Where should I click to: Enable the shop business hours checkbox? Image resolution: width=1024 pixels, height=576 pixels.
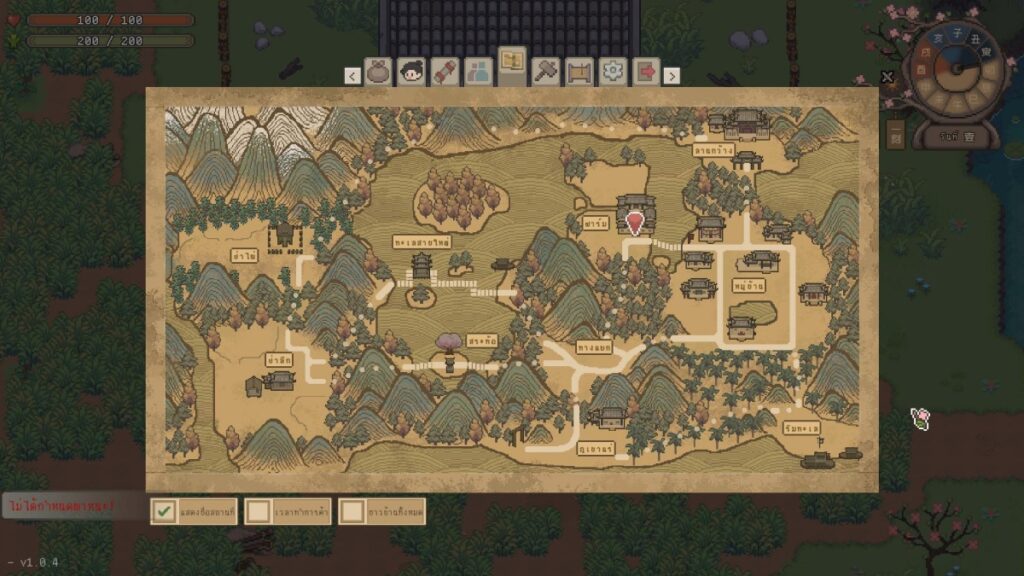coord(259,511)
